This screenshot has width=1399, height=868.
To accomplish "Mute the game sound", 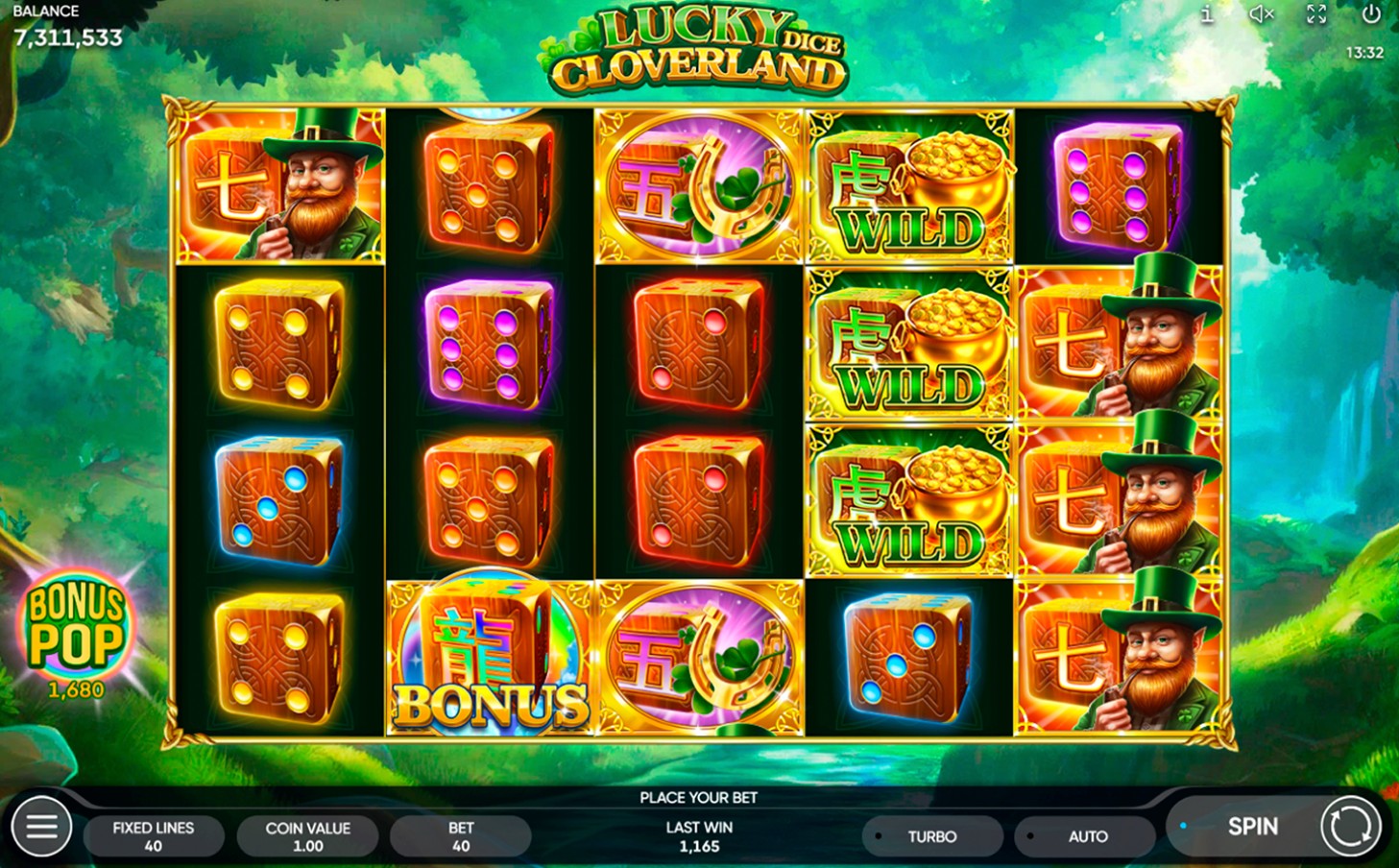I will coord(1260,15).
